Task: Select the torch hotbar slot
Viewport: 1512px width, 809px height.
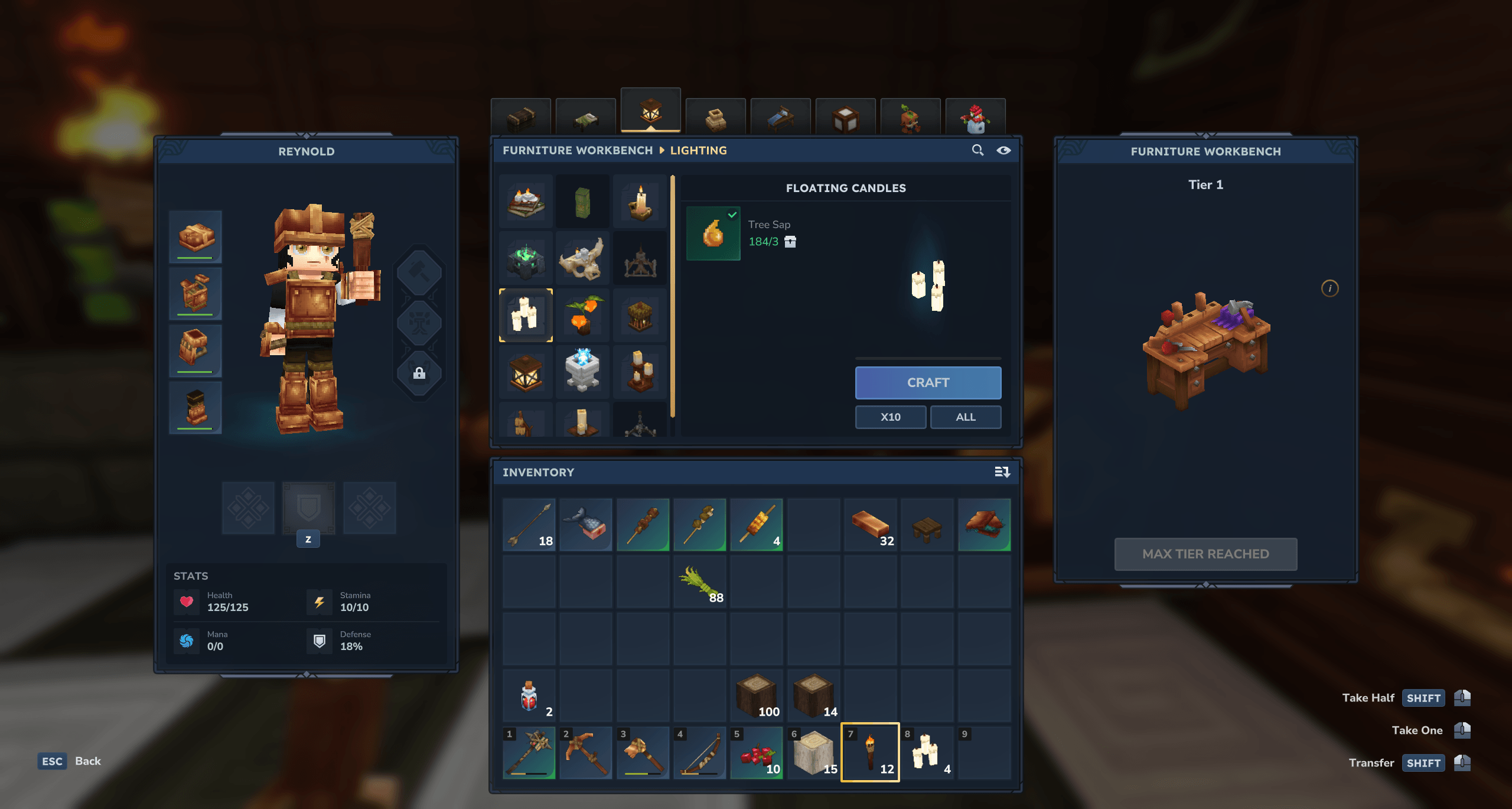Action: (870, 752)
